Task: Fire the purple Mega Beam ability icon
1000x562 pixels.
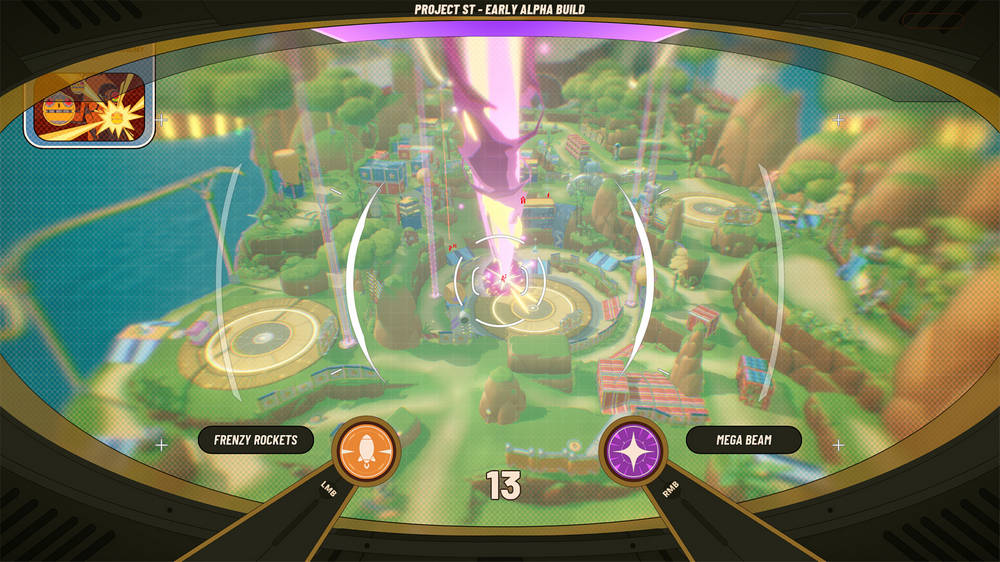Action: pyautogui.click(x=634, y=451)
